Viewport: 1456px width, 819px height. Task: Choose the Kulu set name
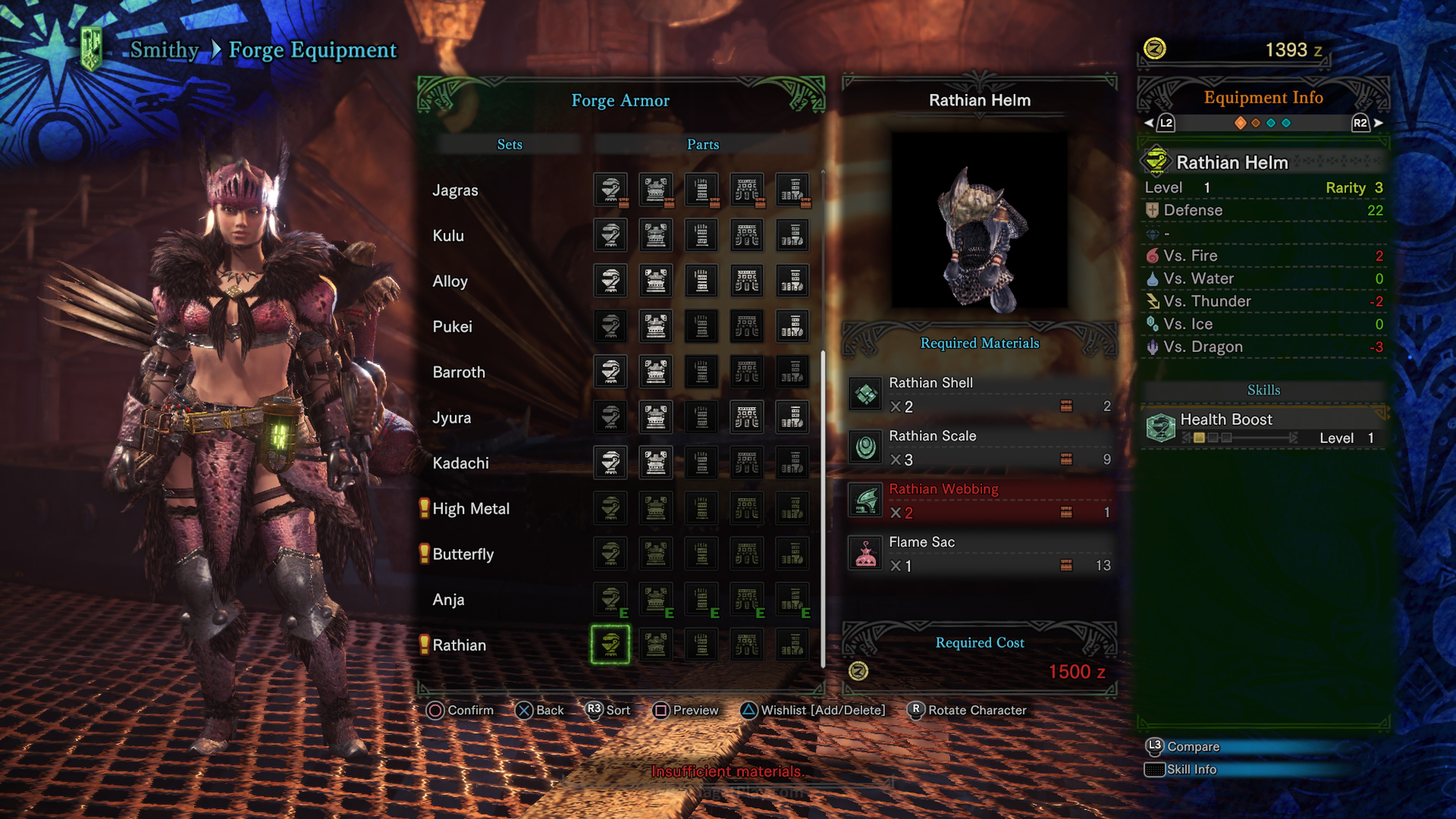pyautogui.click(x=448, y=236)
